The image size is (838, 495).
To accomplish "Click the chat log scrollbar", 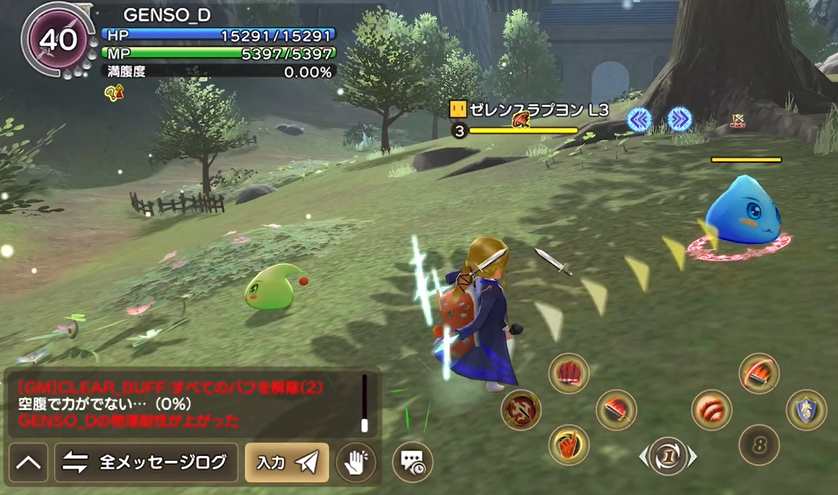I will tap(365, 404).
